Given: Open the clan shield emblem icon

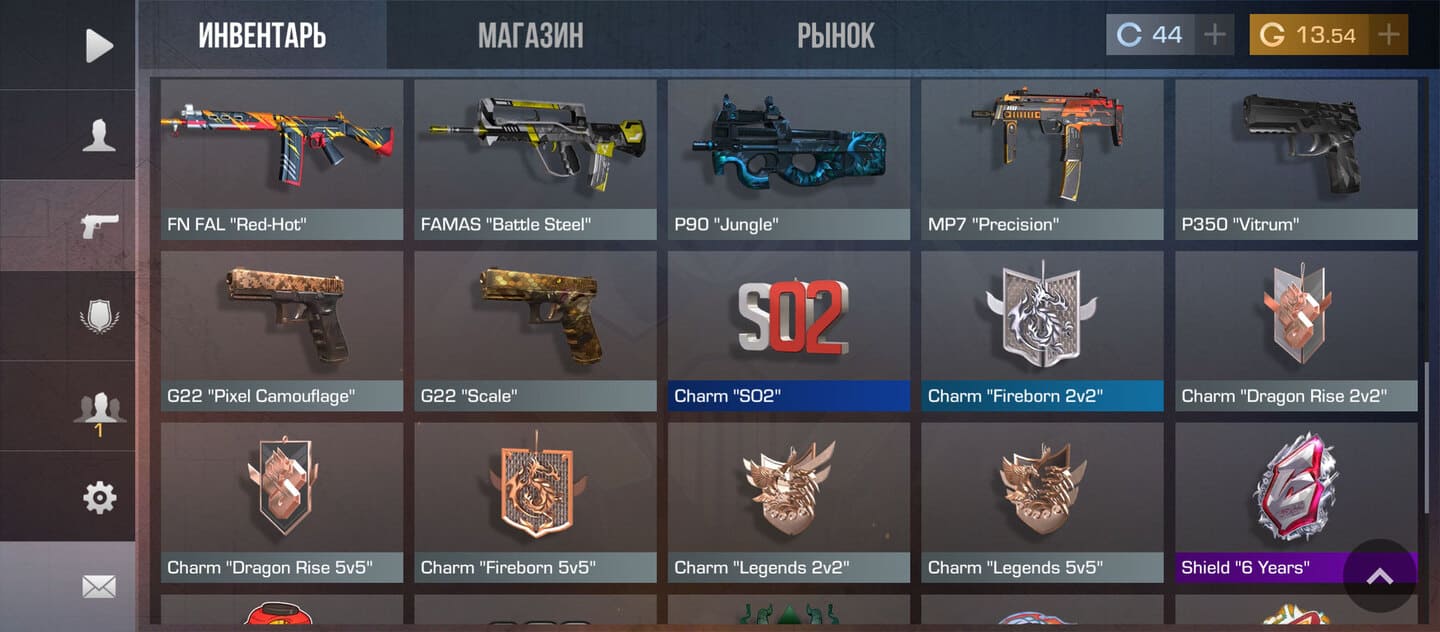Looking at the screenshot, I should [98, 317].
